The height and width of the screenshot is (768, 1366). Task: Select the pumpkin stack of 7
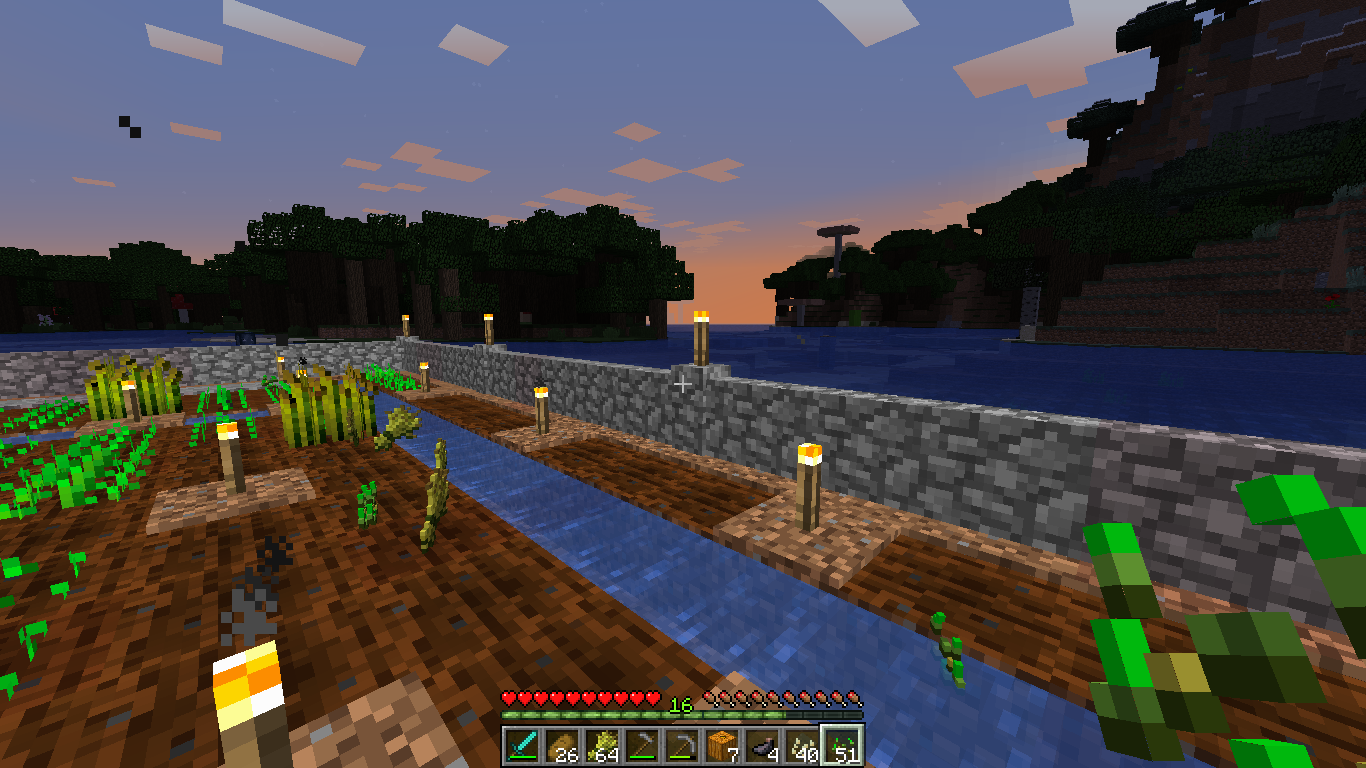click(722, 746)
